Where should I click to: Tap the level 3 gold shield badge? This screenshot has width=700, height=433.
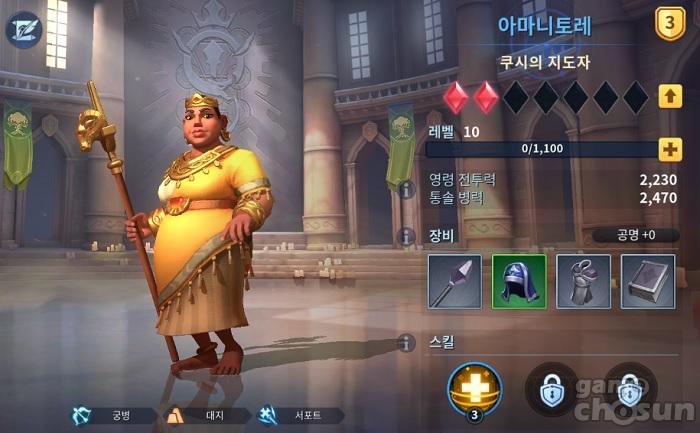pyautogui.click(x=669, y=24)
